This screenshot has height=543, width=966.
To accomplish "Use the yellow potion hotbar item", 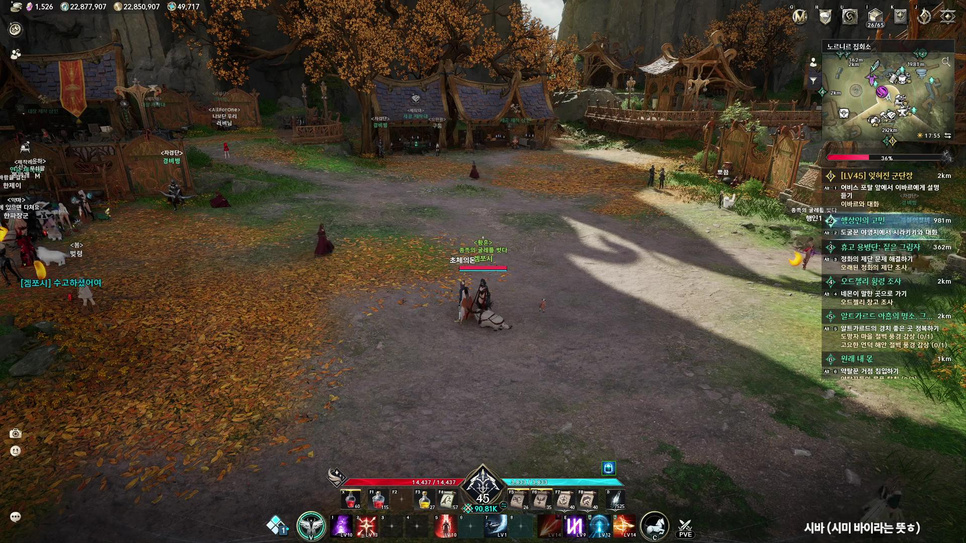I will (x=424, y=499).
